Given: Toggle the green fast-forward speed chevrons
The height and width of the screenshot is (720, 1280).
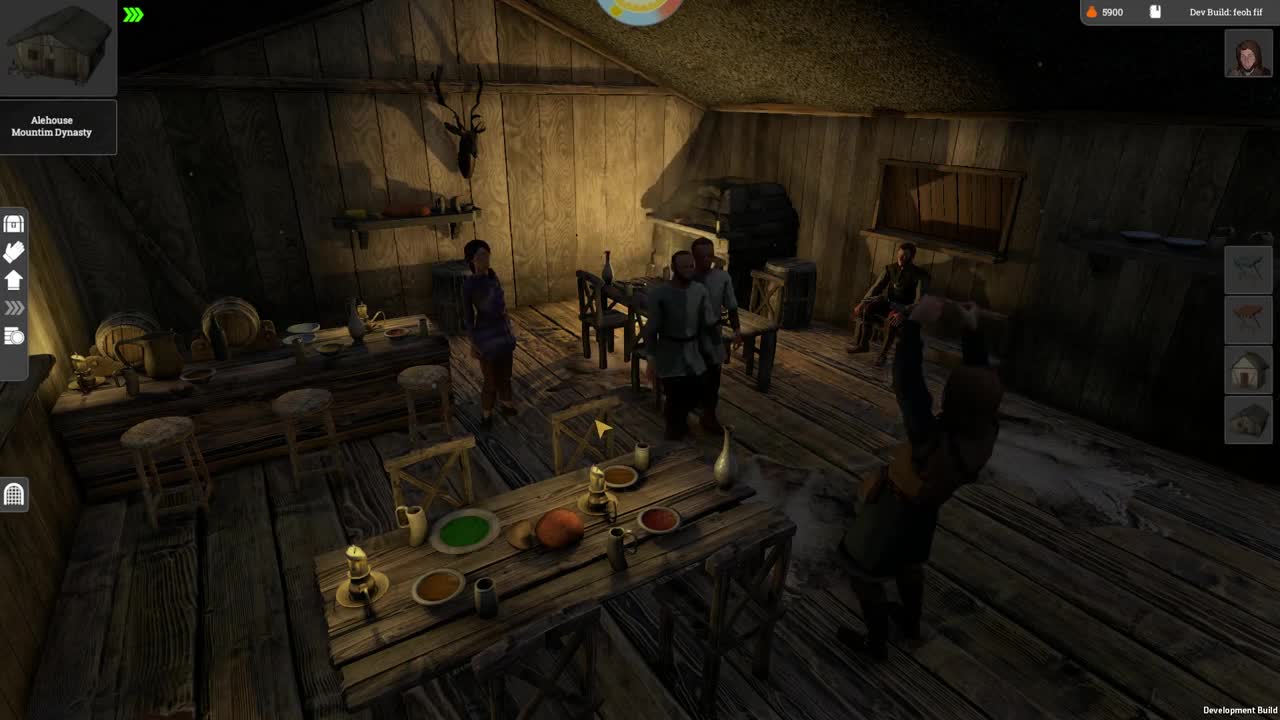Looking at the screenshot, I should 134,14.
